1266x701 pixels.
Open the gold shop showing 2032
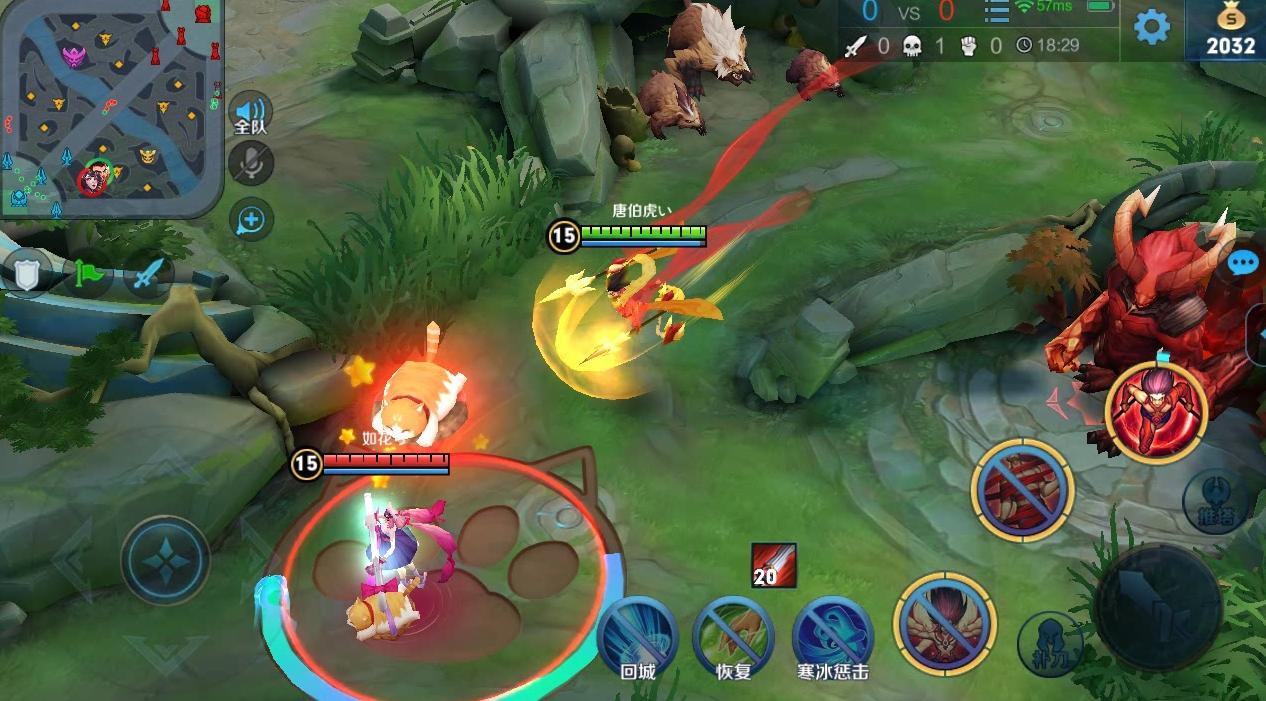1229,31
